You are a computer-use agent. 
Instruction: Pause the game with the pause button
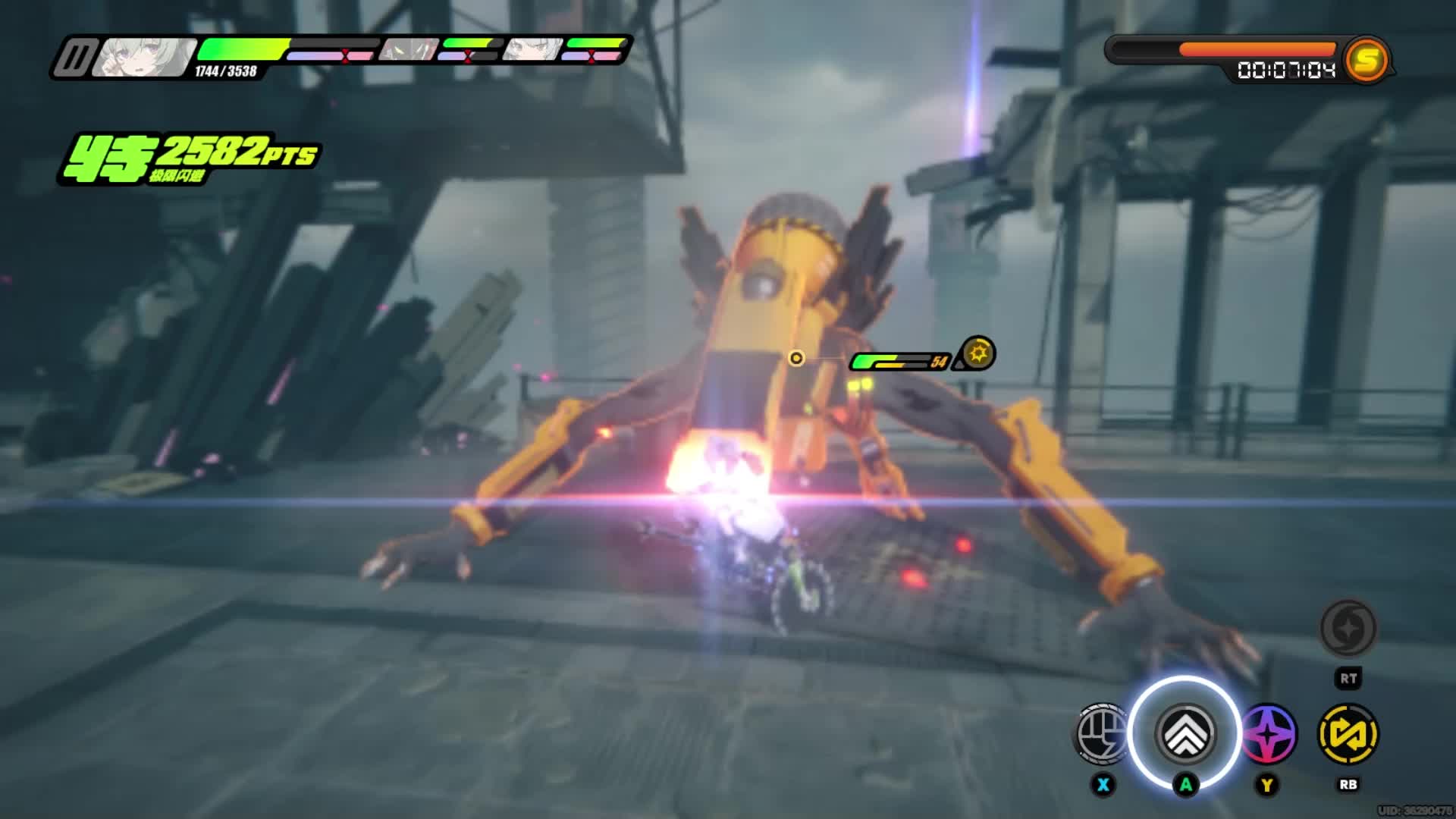coord(74,58)
